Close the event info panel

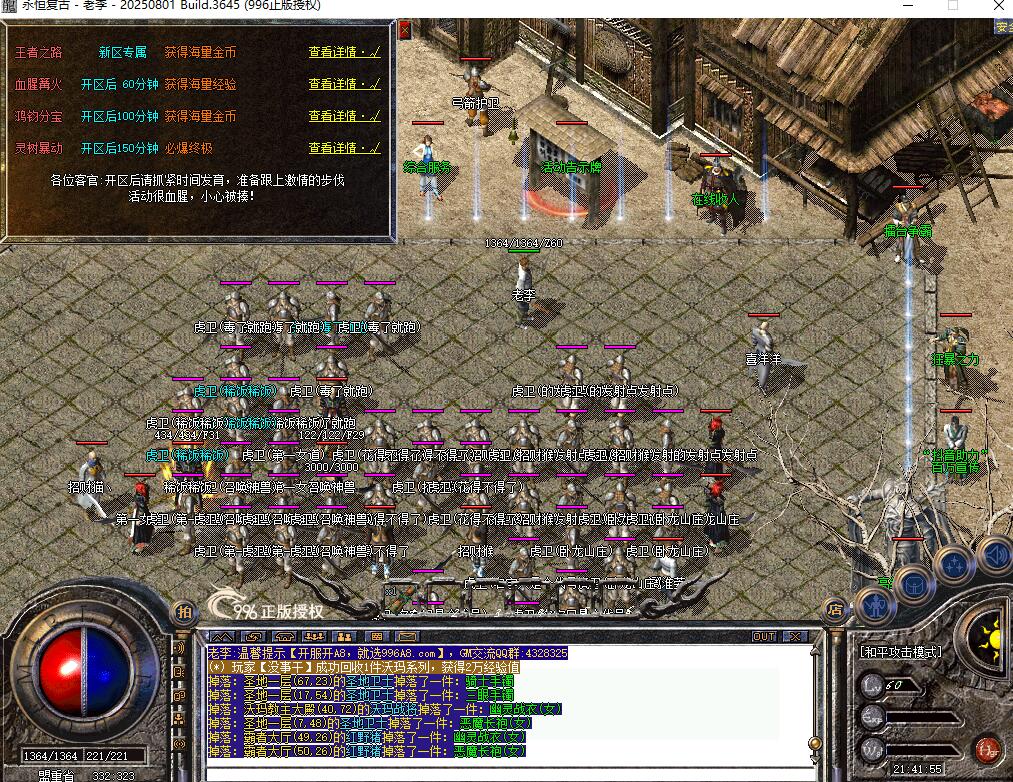point(404,30)
